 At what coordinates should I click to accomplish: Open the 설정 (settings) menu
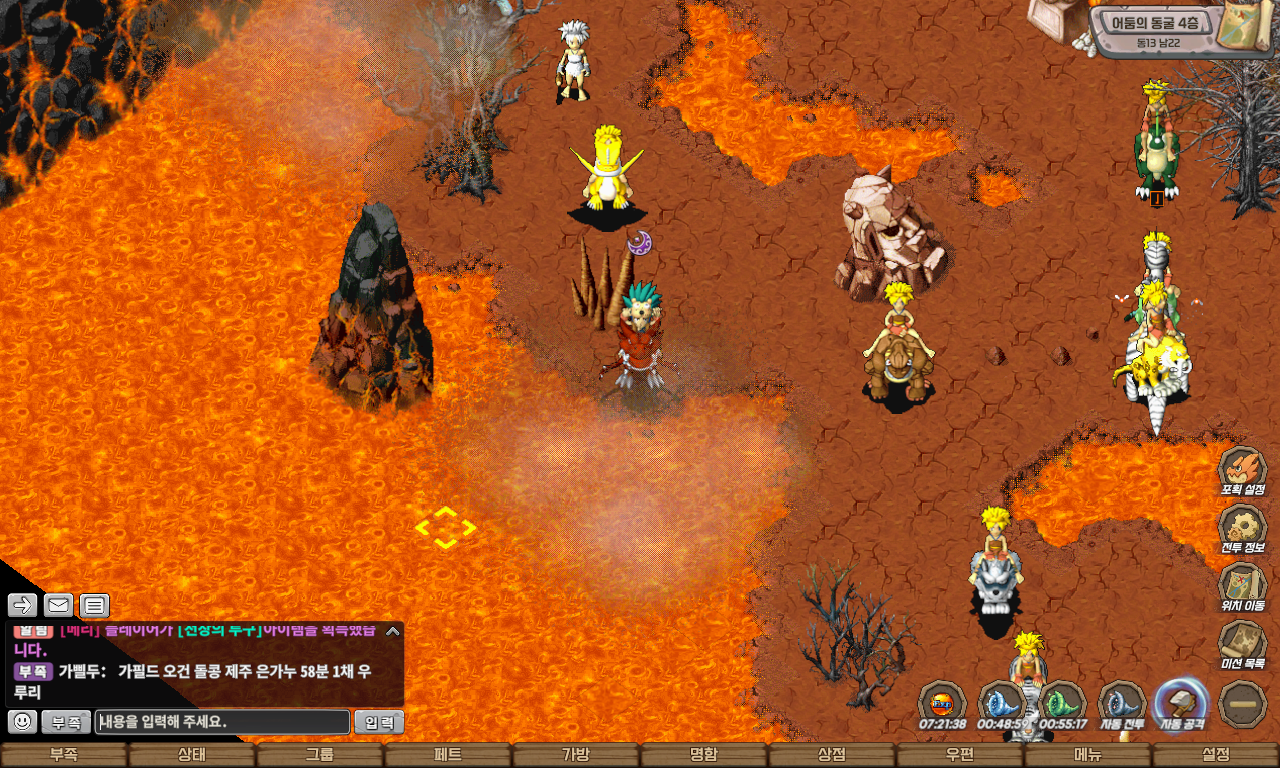coord(1215,756)
